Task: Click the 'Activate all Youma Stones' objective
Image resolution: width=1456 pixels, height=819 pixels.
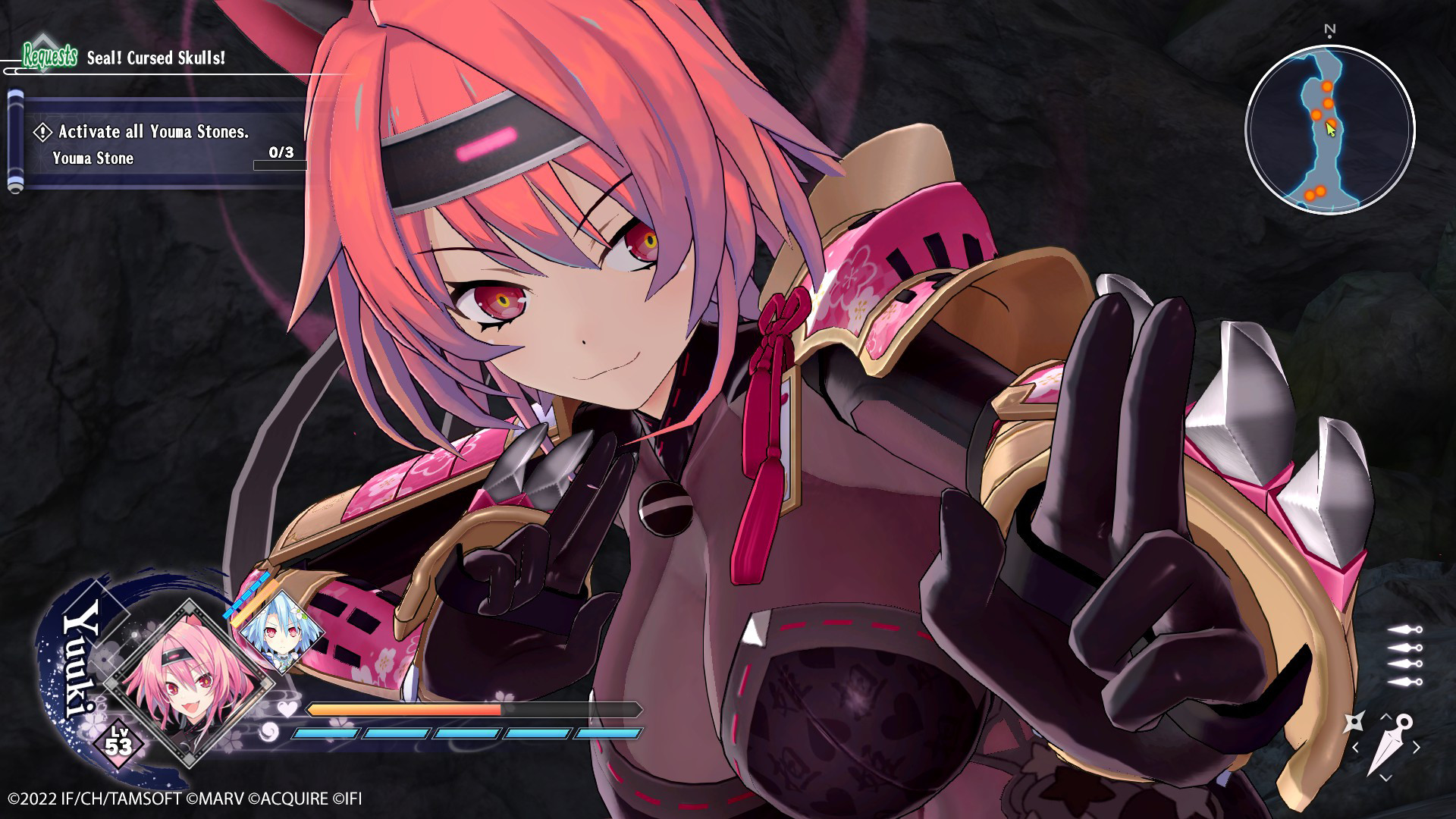Action: click(152, 132)
